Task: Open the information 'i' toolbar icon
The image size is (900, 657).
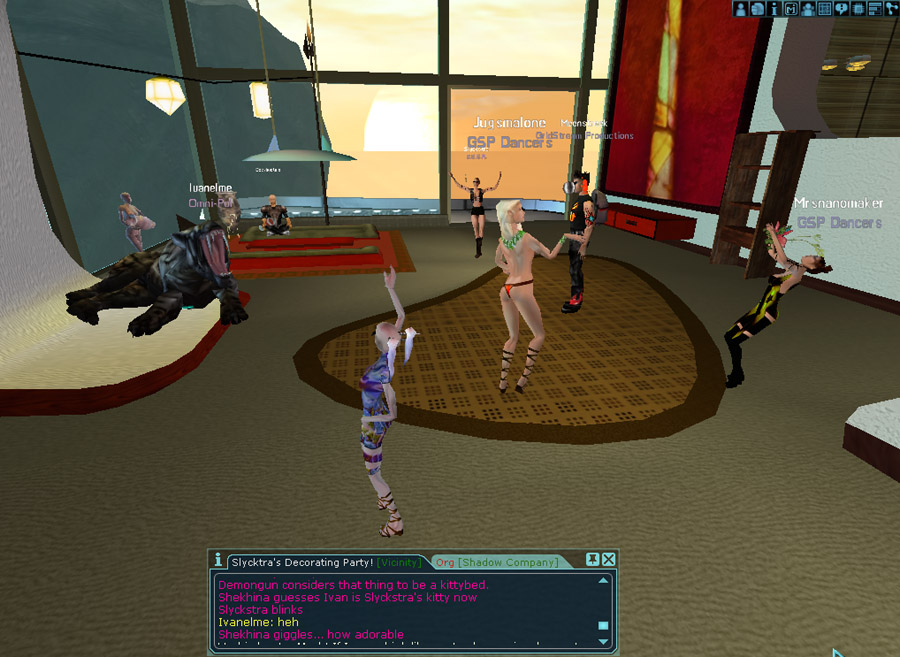Action: (774, 9)
